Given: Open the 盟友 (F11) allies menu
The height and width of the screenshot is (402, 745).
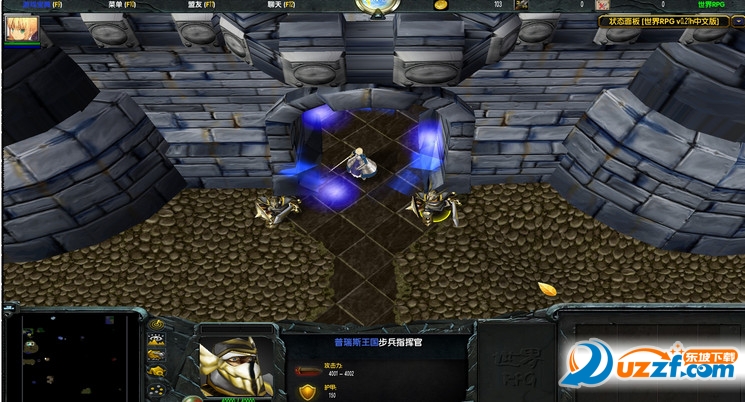Looking at the screenshot, I should [202, 5].
